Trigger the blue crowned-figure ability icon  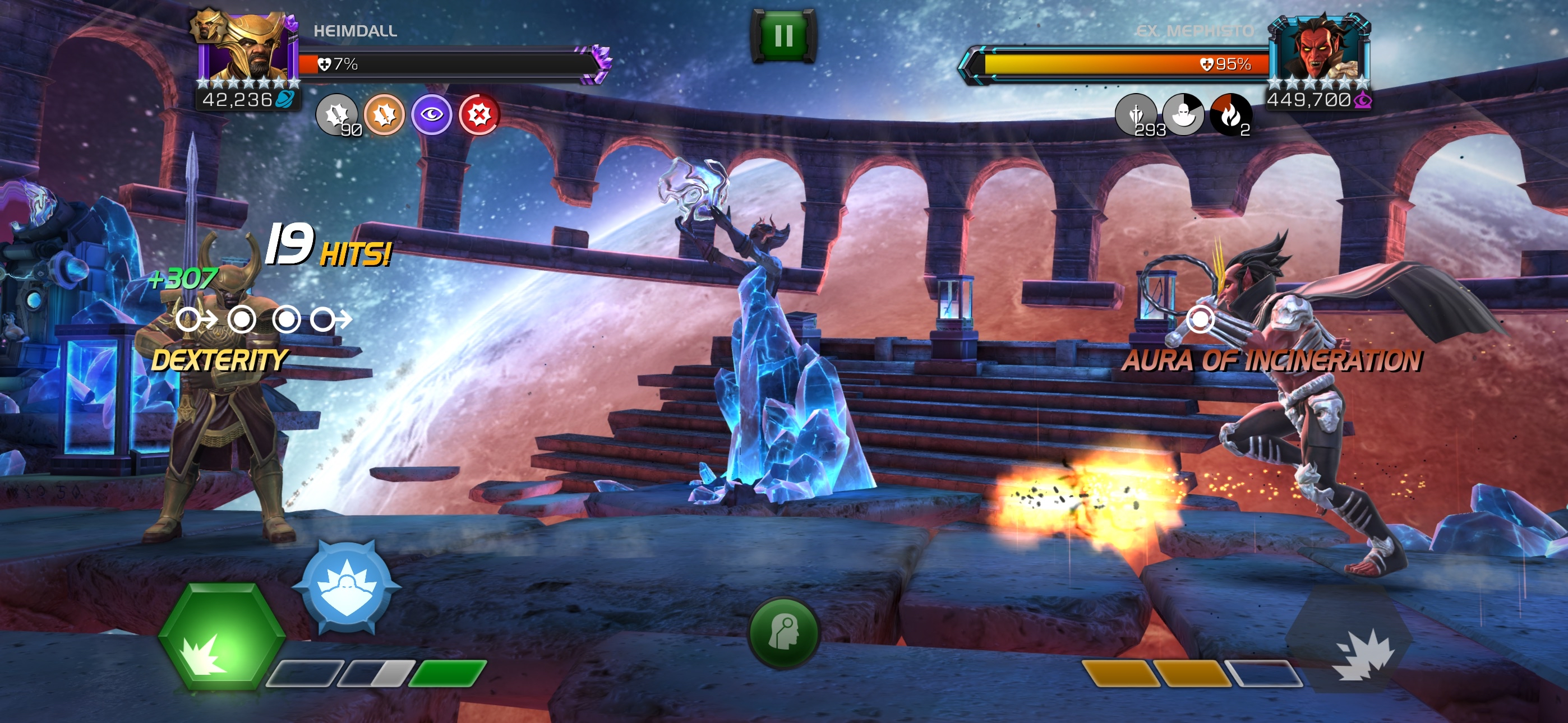[x=347, y=586]
